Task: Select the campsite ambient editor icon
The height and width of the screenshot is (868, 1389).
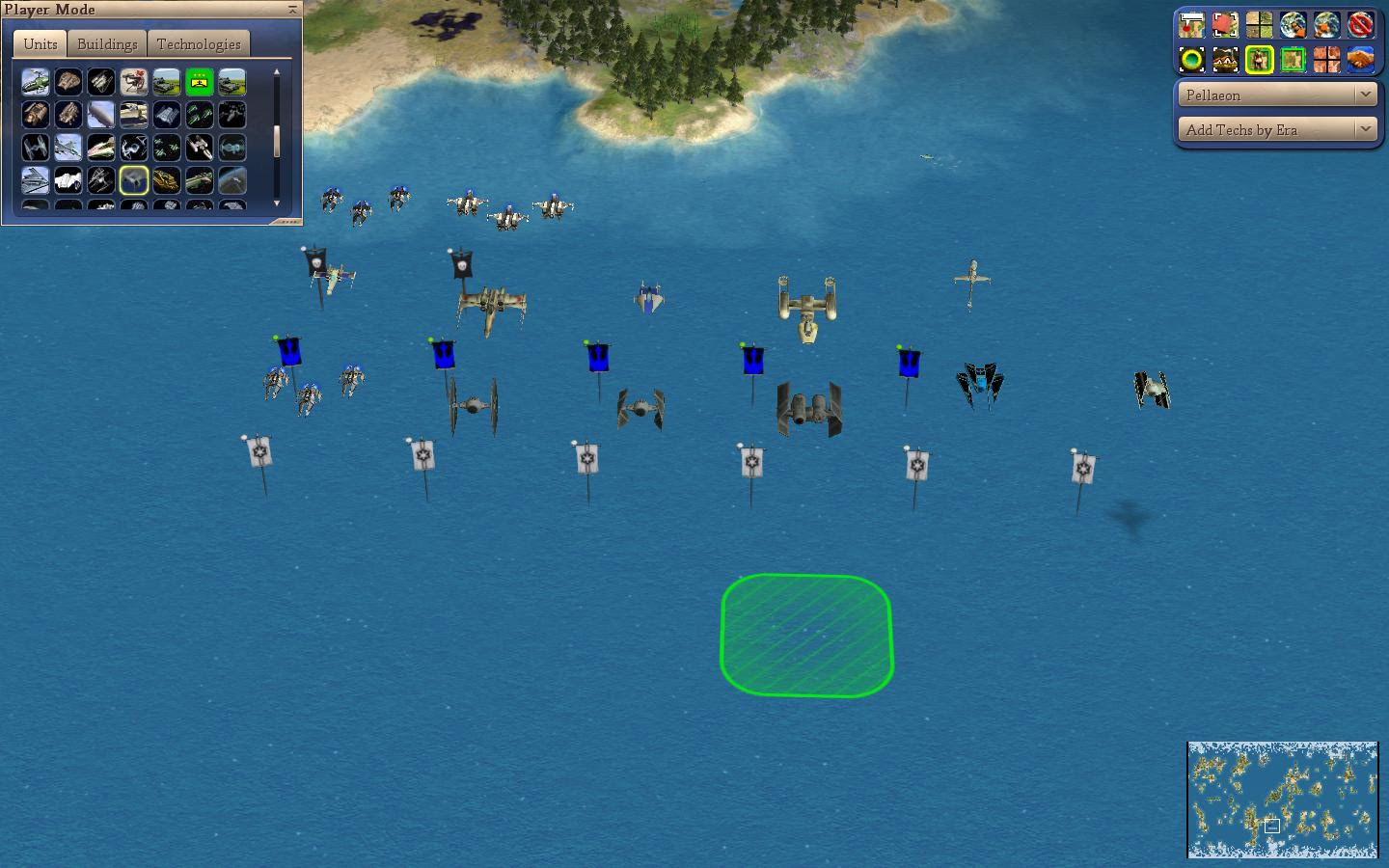Action: [x=1225, y=61]
